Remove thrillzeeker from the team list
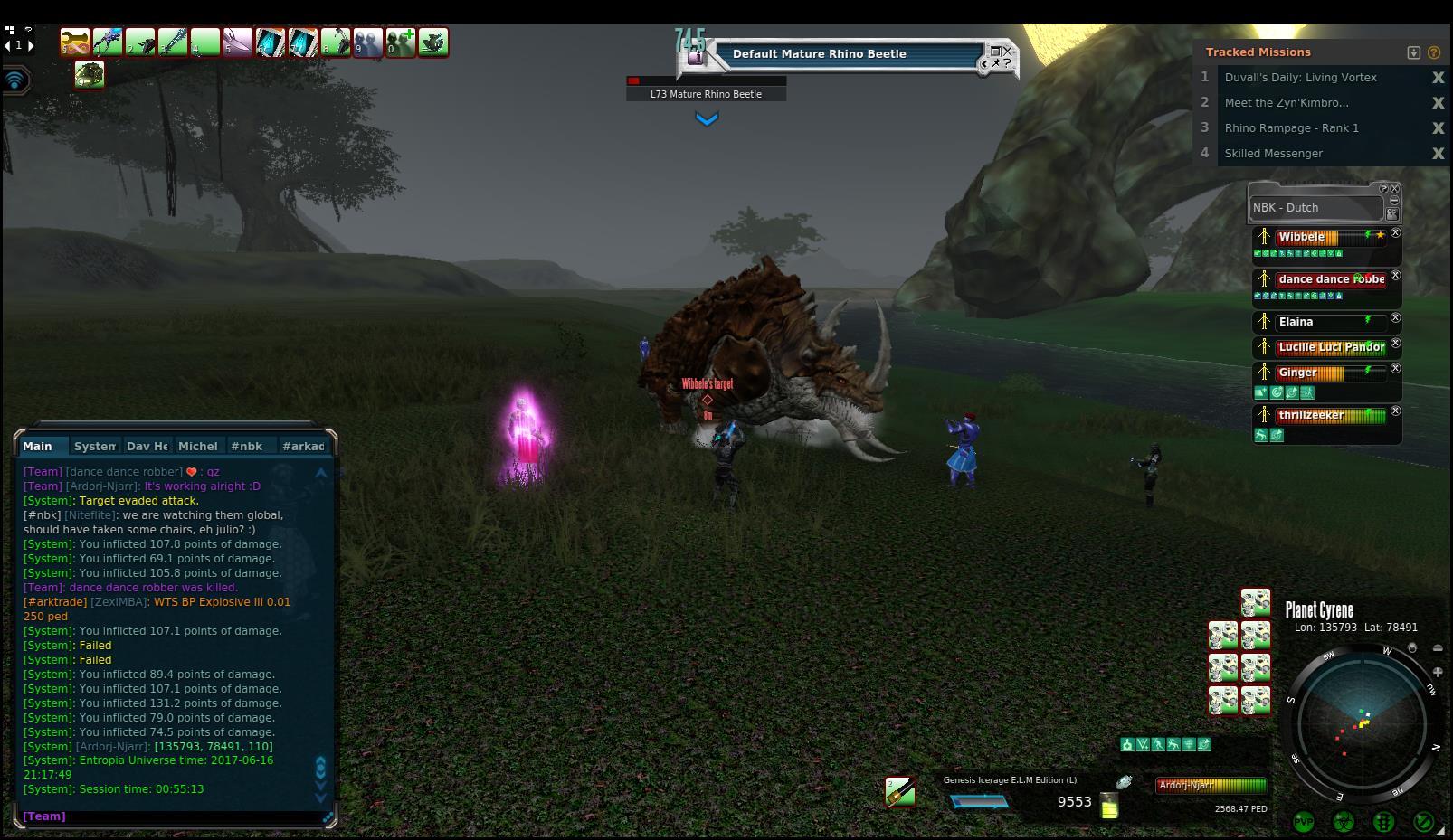Screen dimensions: 1453x840 pos(1395,411)
